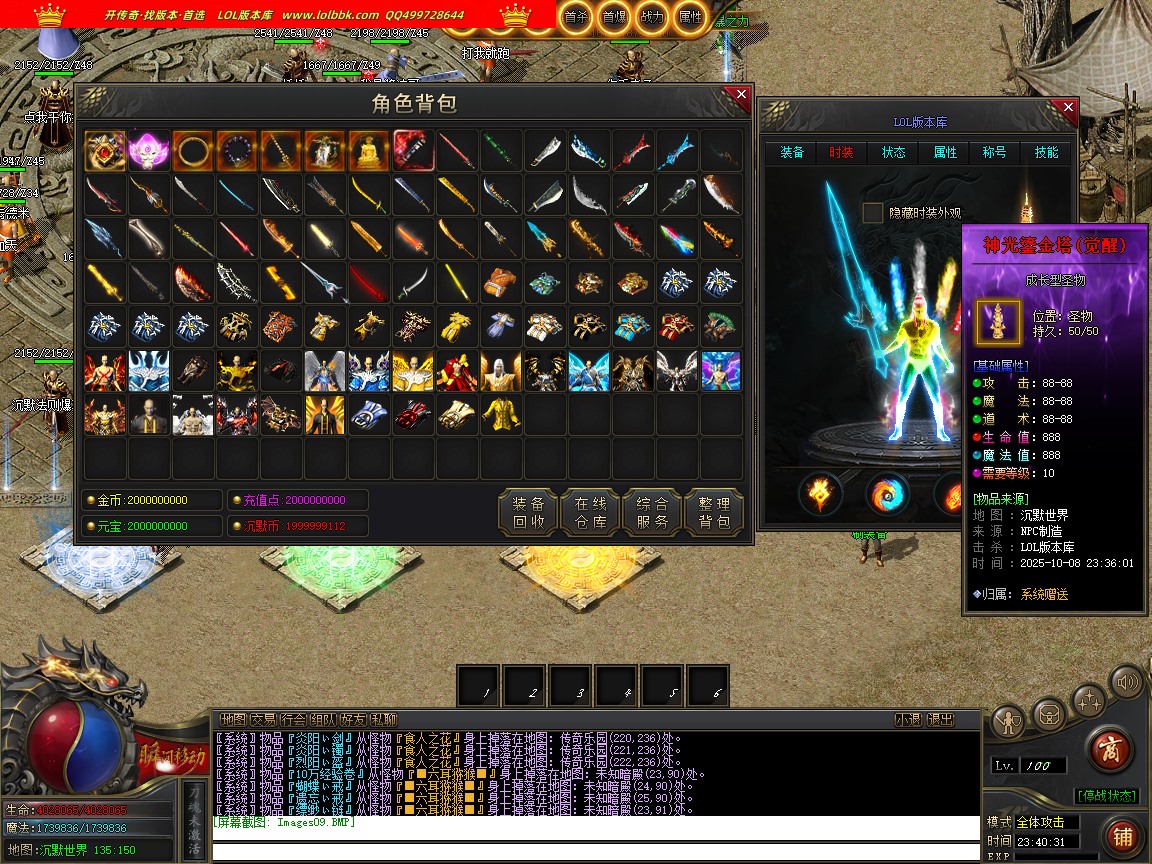
Task: Click the 退出 exit button
Action: [940, 719]
